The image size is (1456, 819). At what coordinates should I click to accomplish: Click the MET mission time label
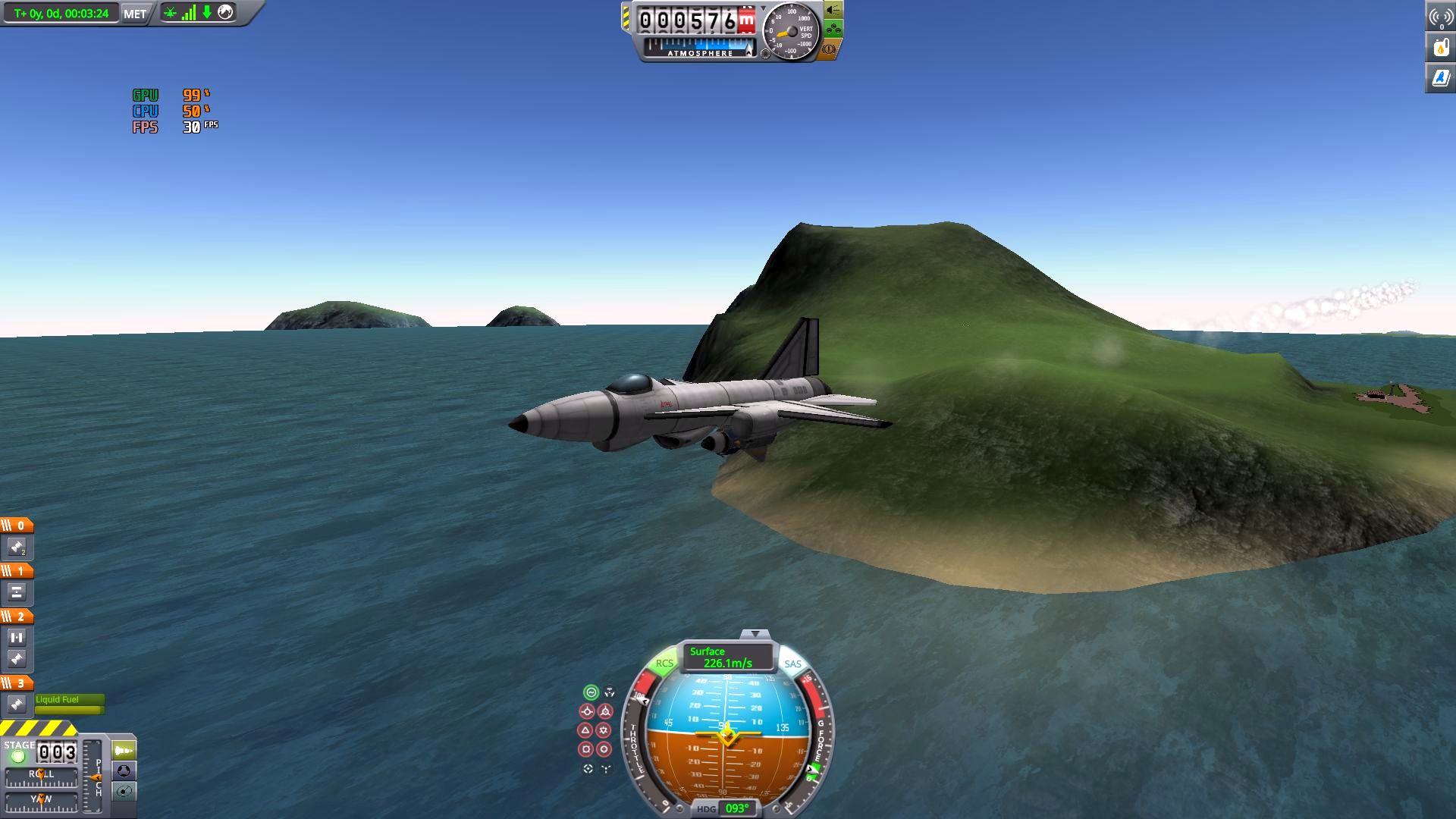tap(135, 14)
